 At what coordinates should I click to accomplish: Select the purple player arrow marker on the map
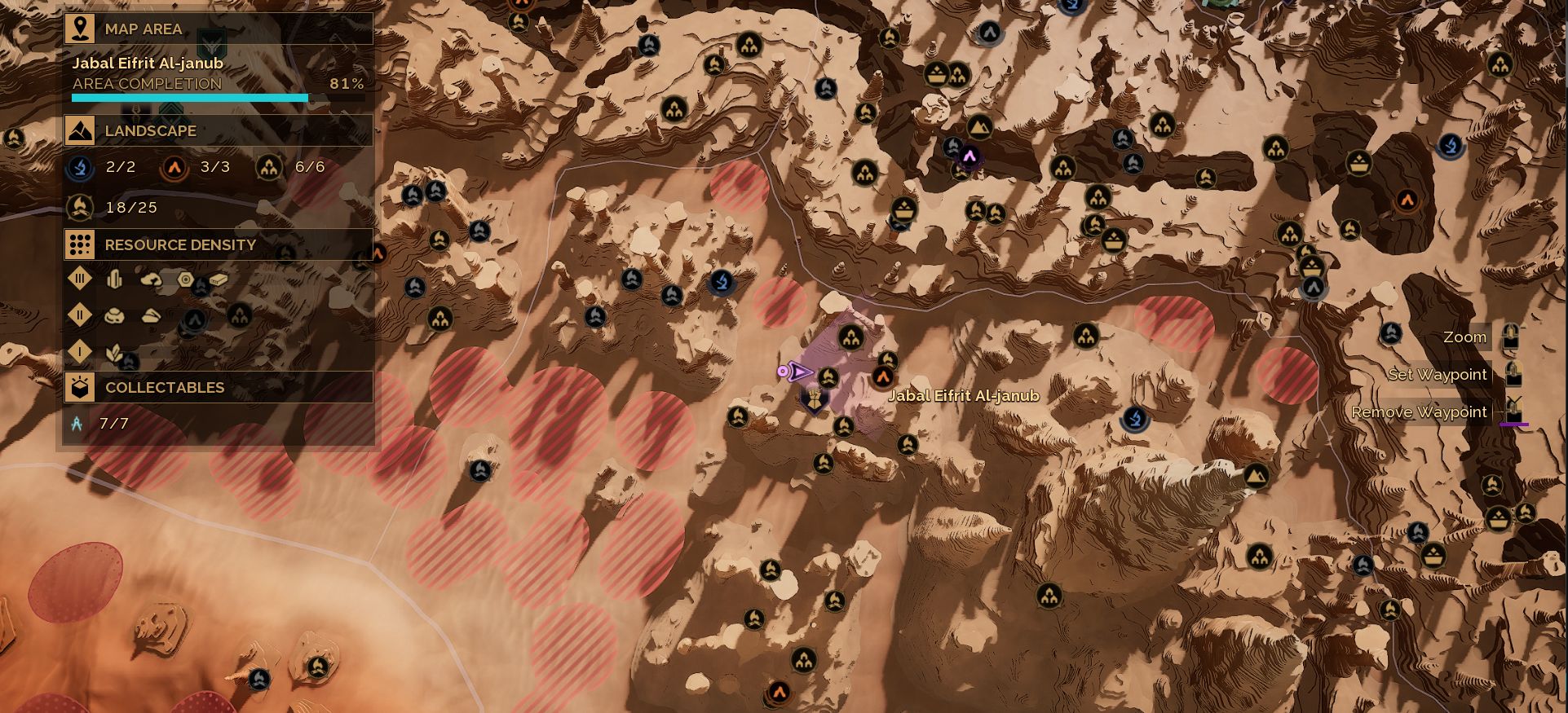point(797,372)
